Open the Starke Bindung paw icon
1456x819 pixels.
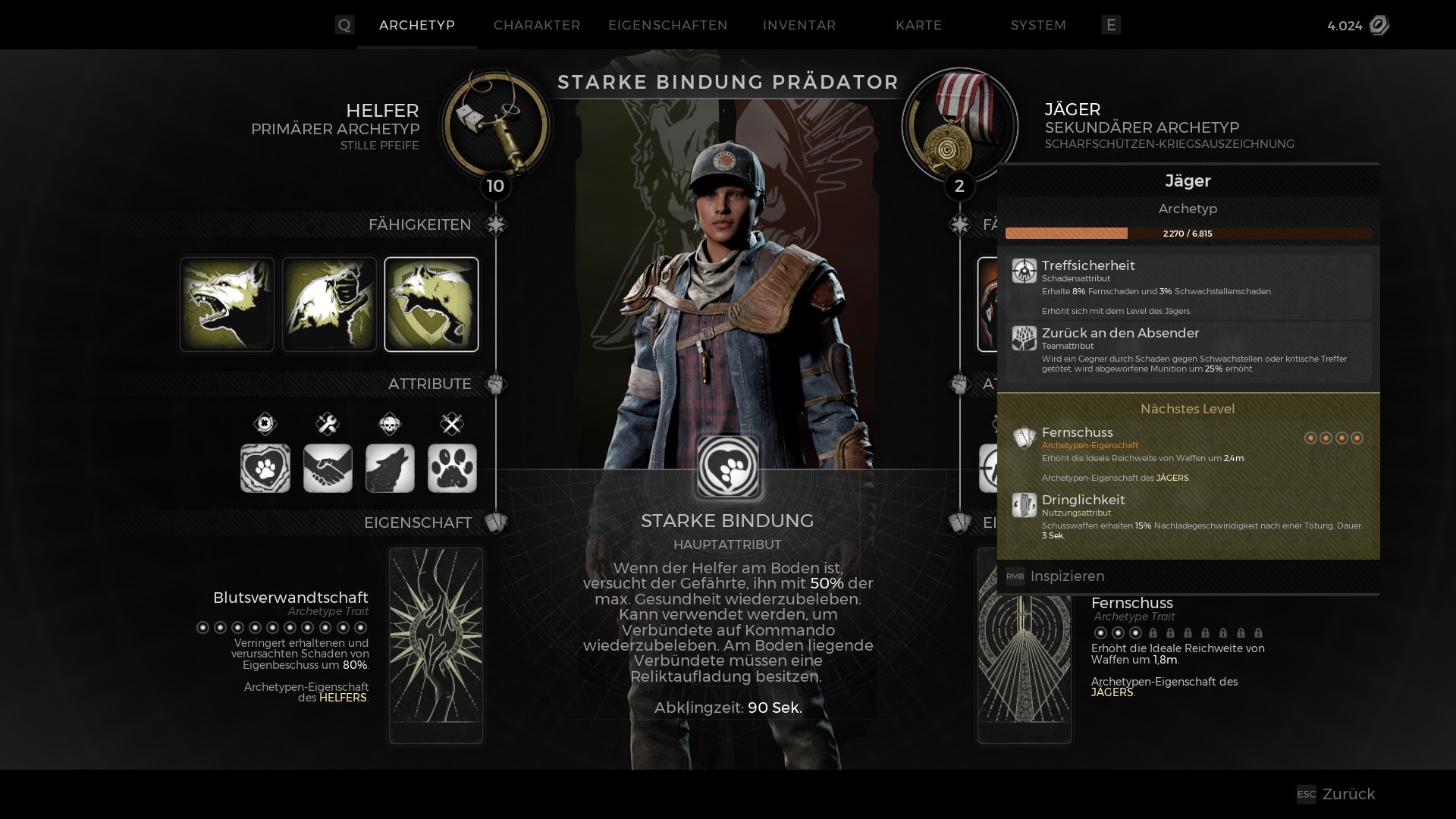click(x=727, y=467)
